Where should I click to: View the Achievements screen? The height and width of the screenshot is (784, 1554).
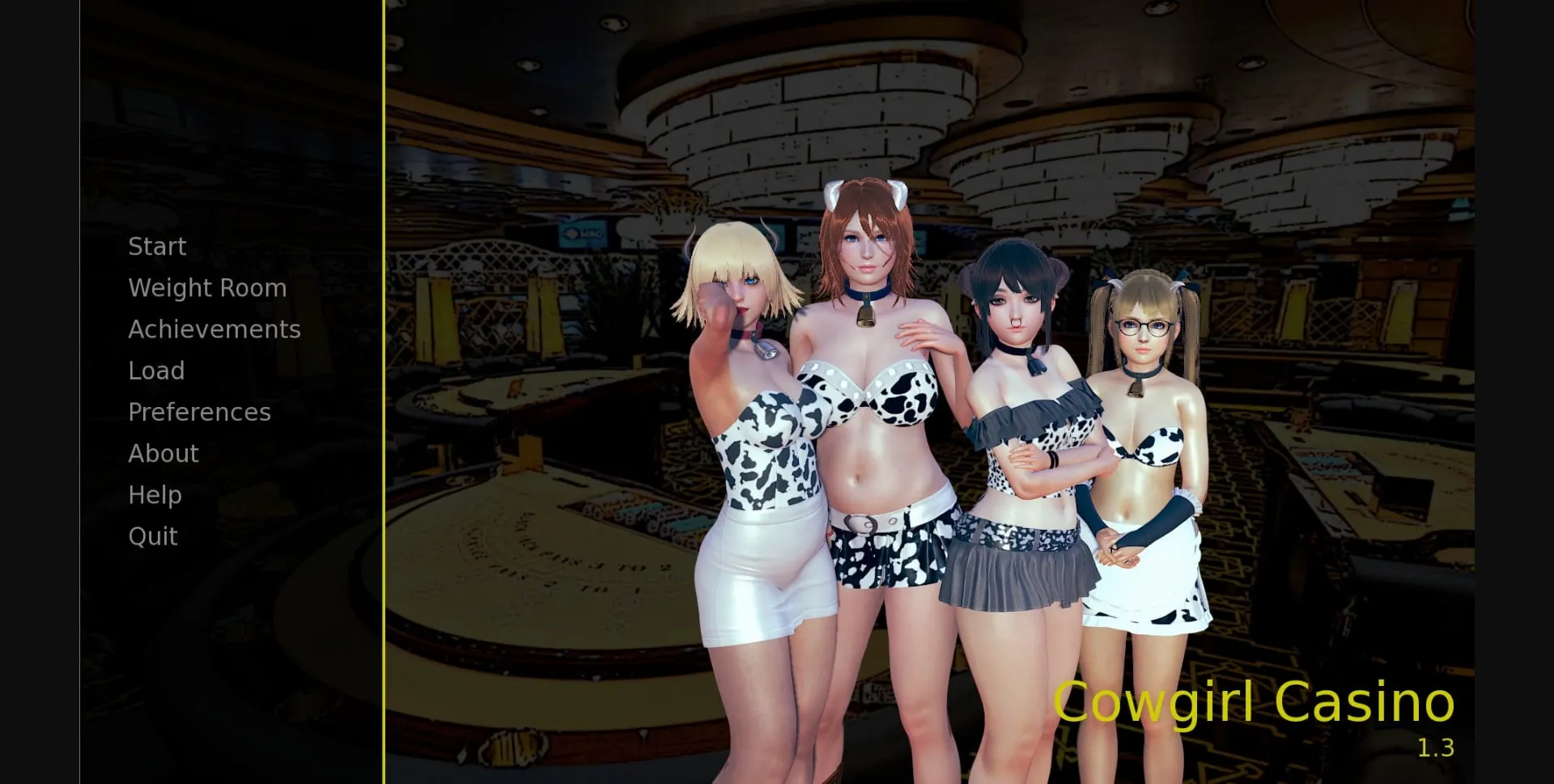click(214, 328)
